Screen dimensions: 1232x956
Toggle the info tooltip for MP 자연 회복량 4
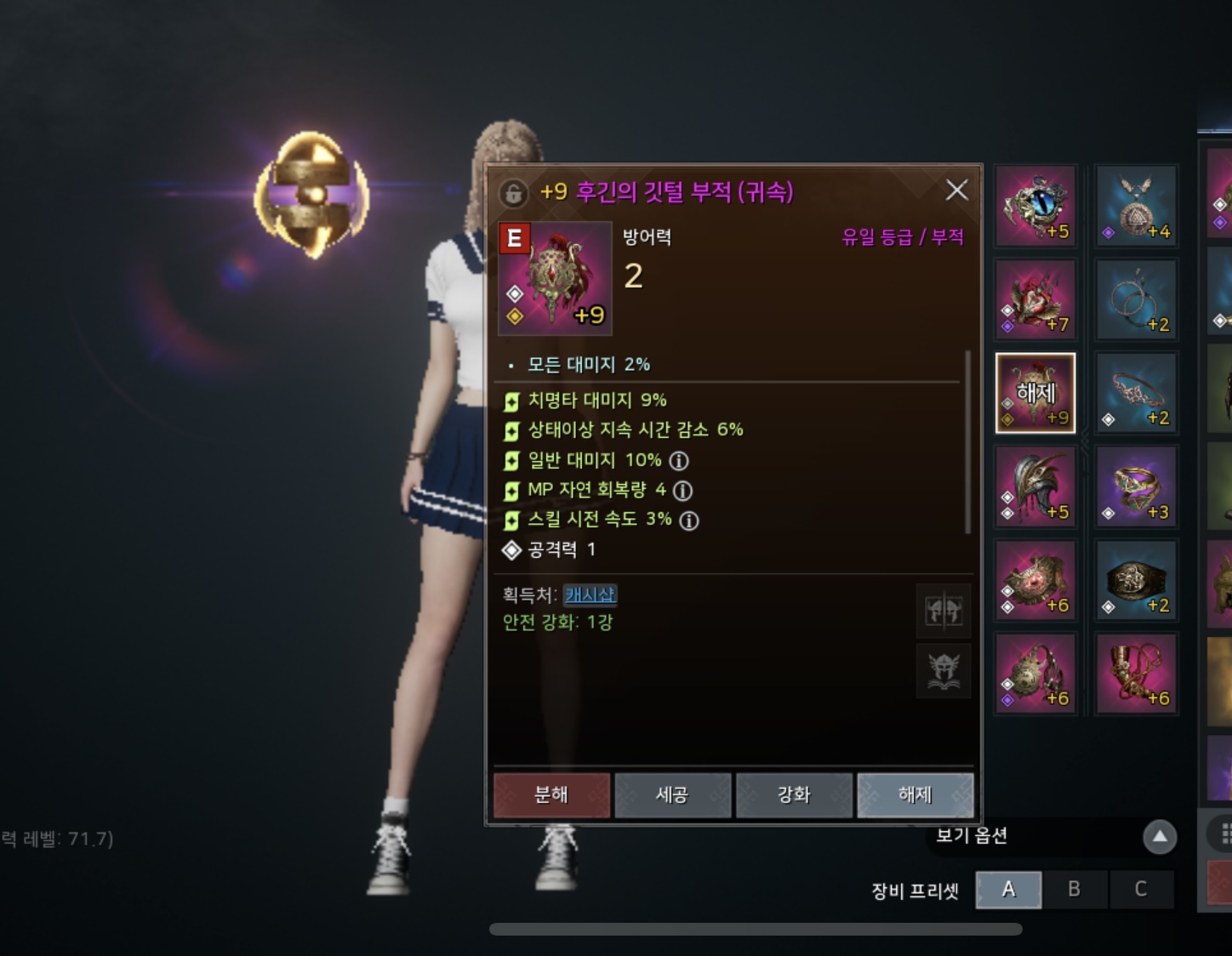pos(682,491)
